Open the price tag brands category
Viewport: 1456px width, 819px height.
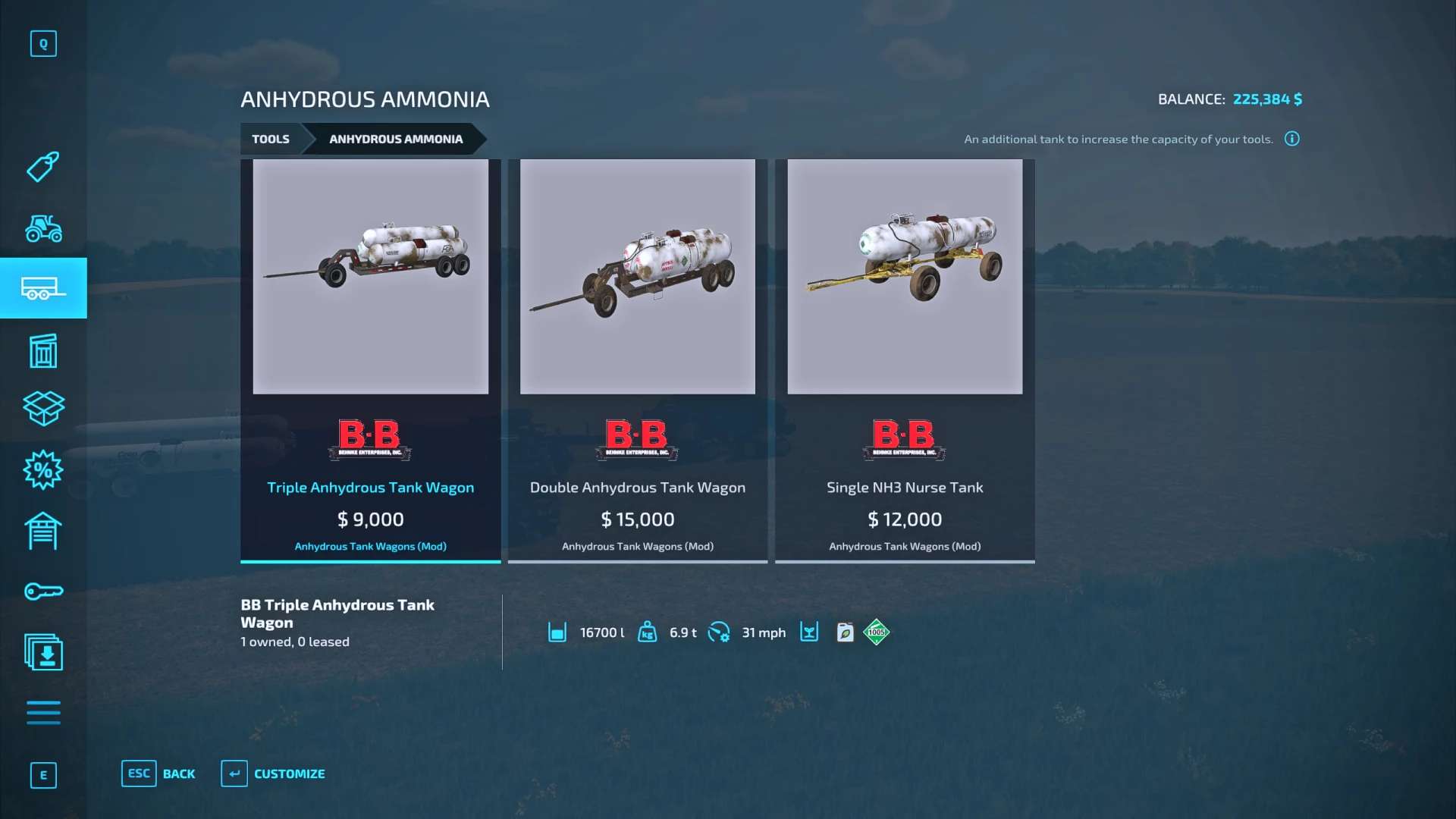point(43,167)
